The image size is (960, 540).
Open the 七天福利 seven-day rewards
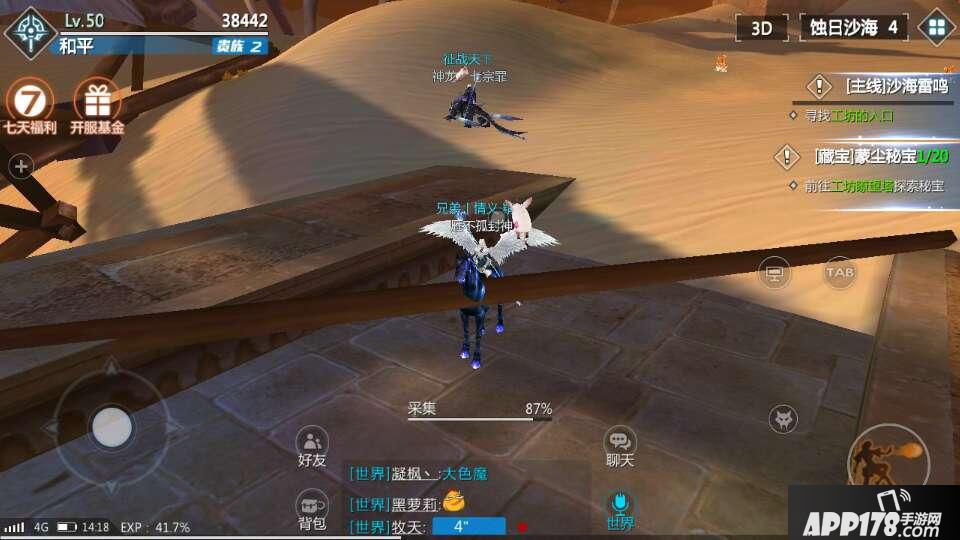pyautogui.click(x=28, y=104)
